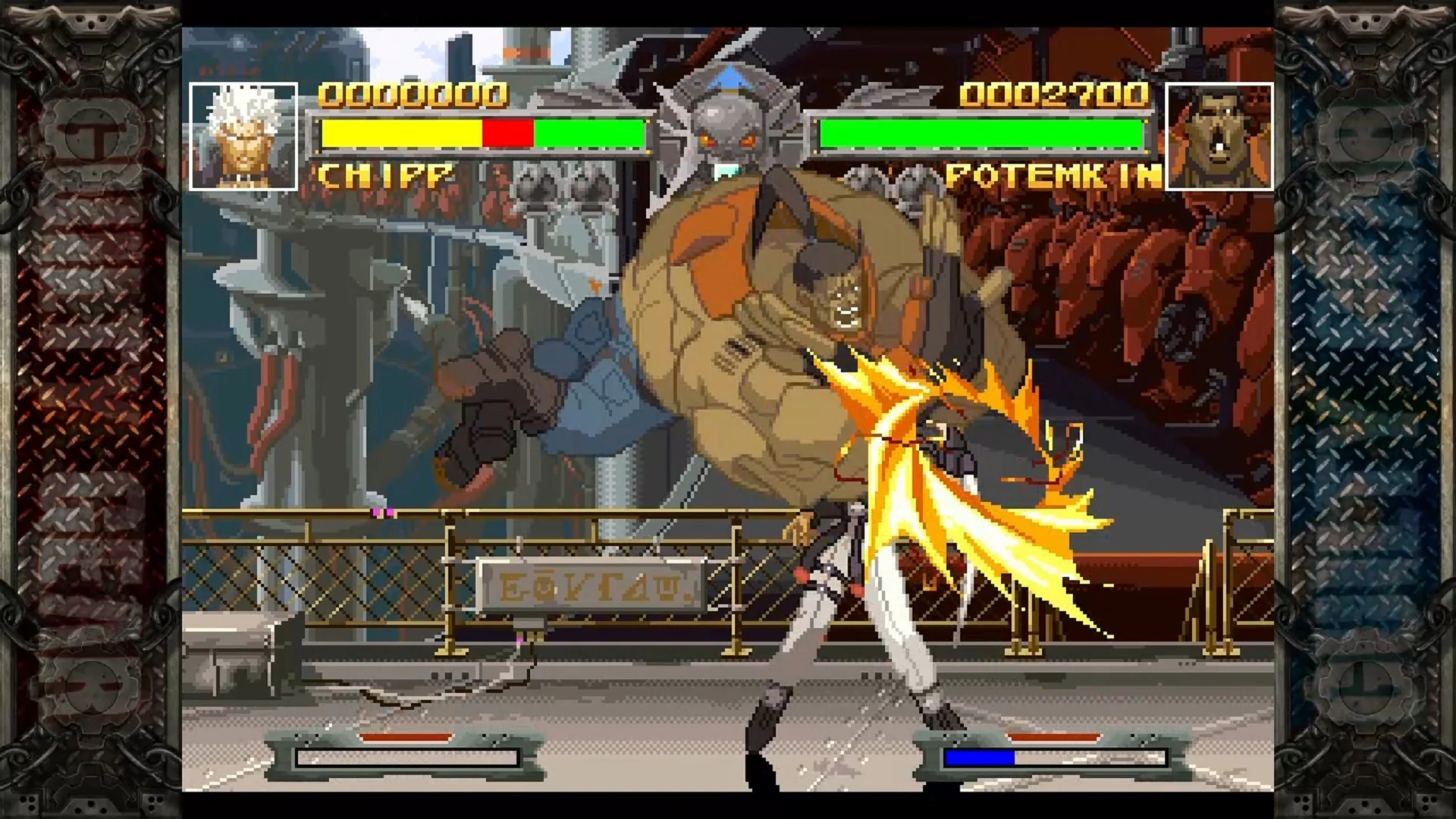The width and height of the screenshot is (1456, 819).
Task: Click Chipp's score counter showing 0000000
Action: click(413, 95)
